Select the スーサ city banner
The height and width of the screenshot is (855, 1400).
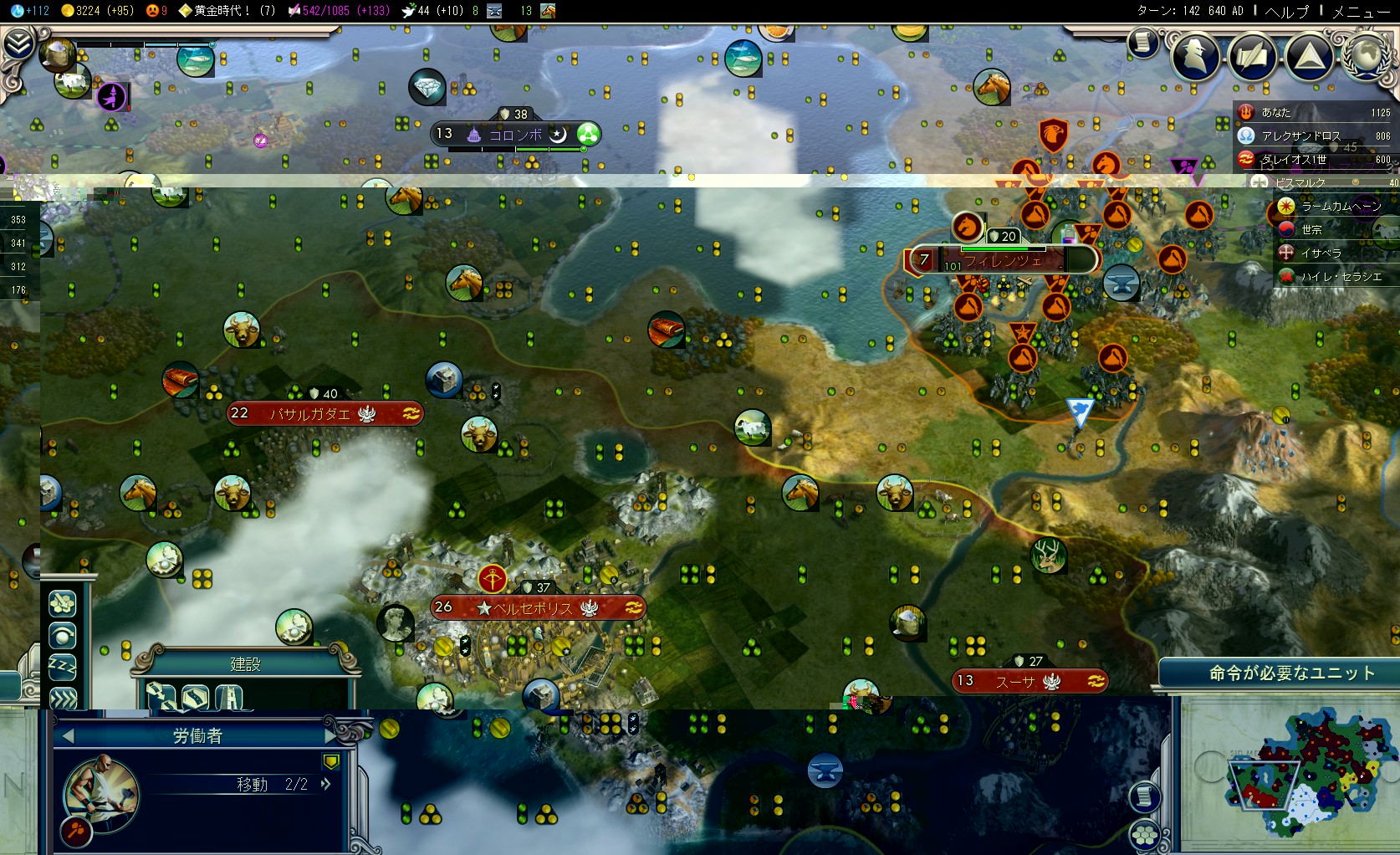pyautogui.click(x=1029, y=681)
